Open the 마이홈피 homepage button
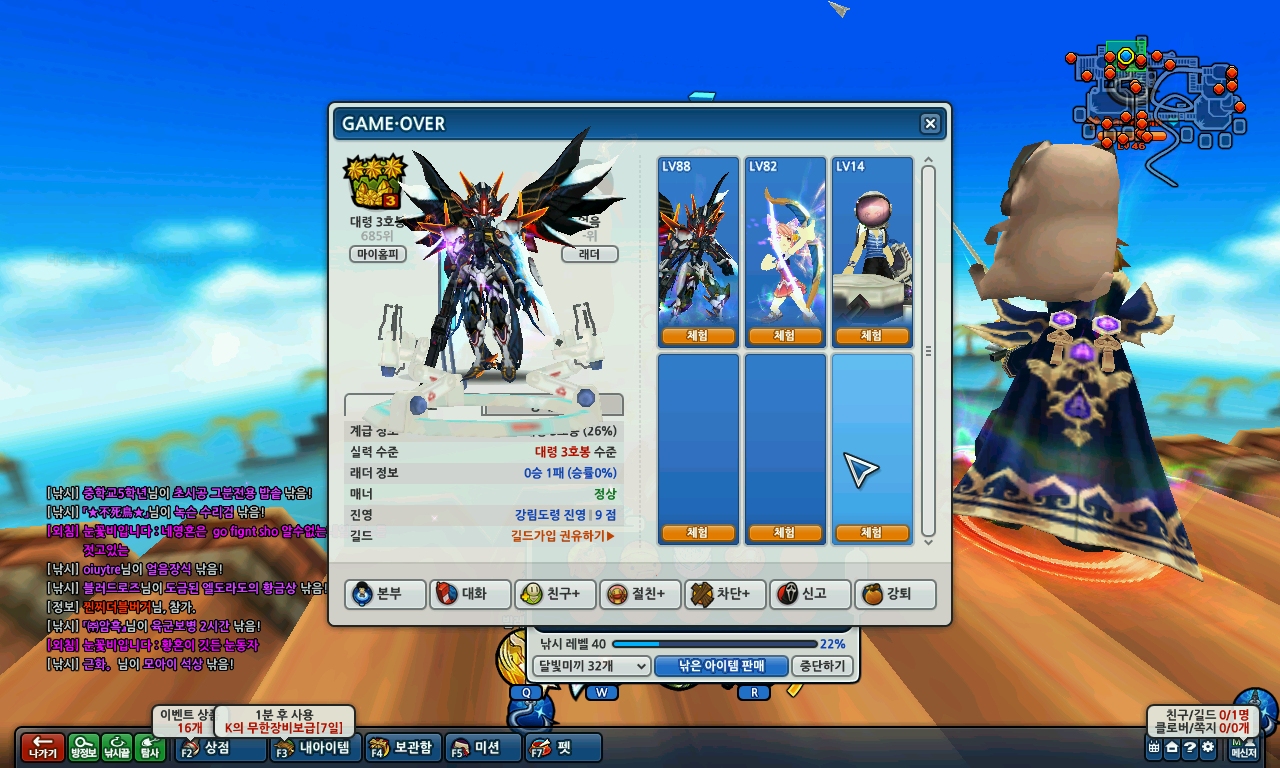Screen dimensions: 1280x768 pyautogui.click(x=380, y=254)
